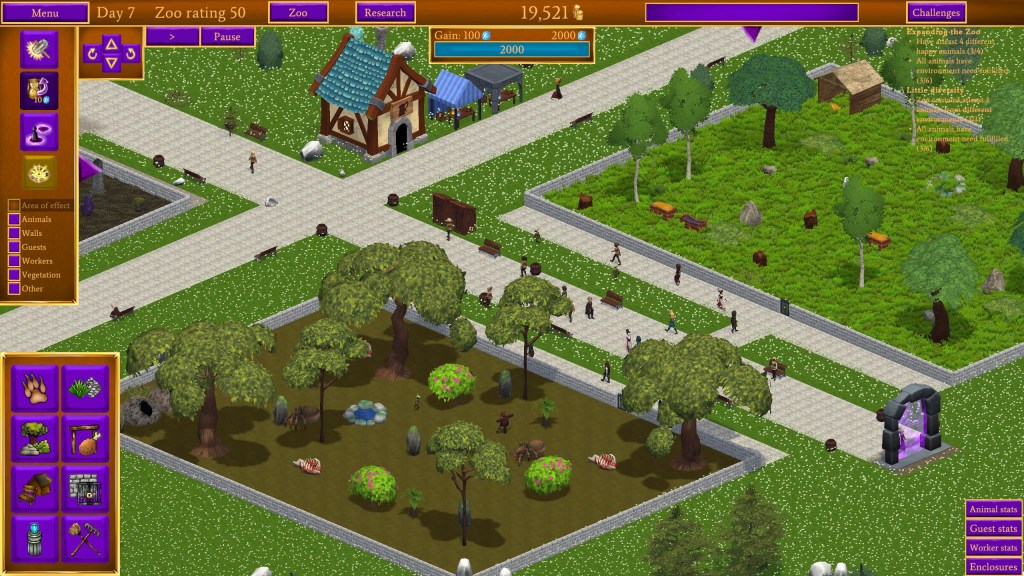
Task: Show the Enclosures list
Action: [994, 566]
